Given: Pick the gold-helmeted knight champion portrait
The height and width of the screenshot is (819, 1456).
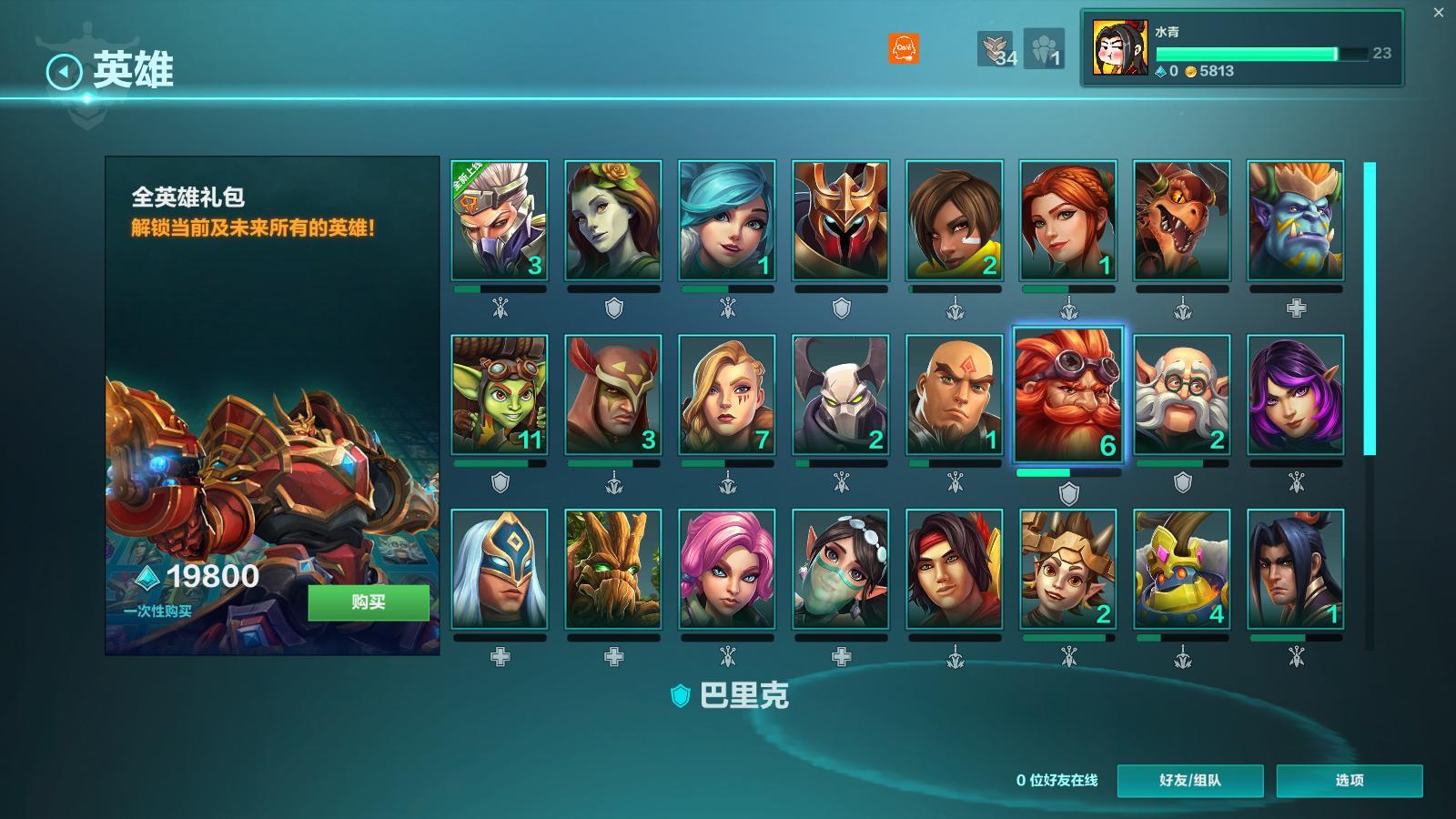Looking at the screenshot, I should point(841,220).
